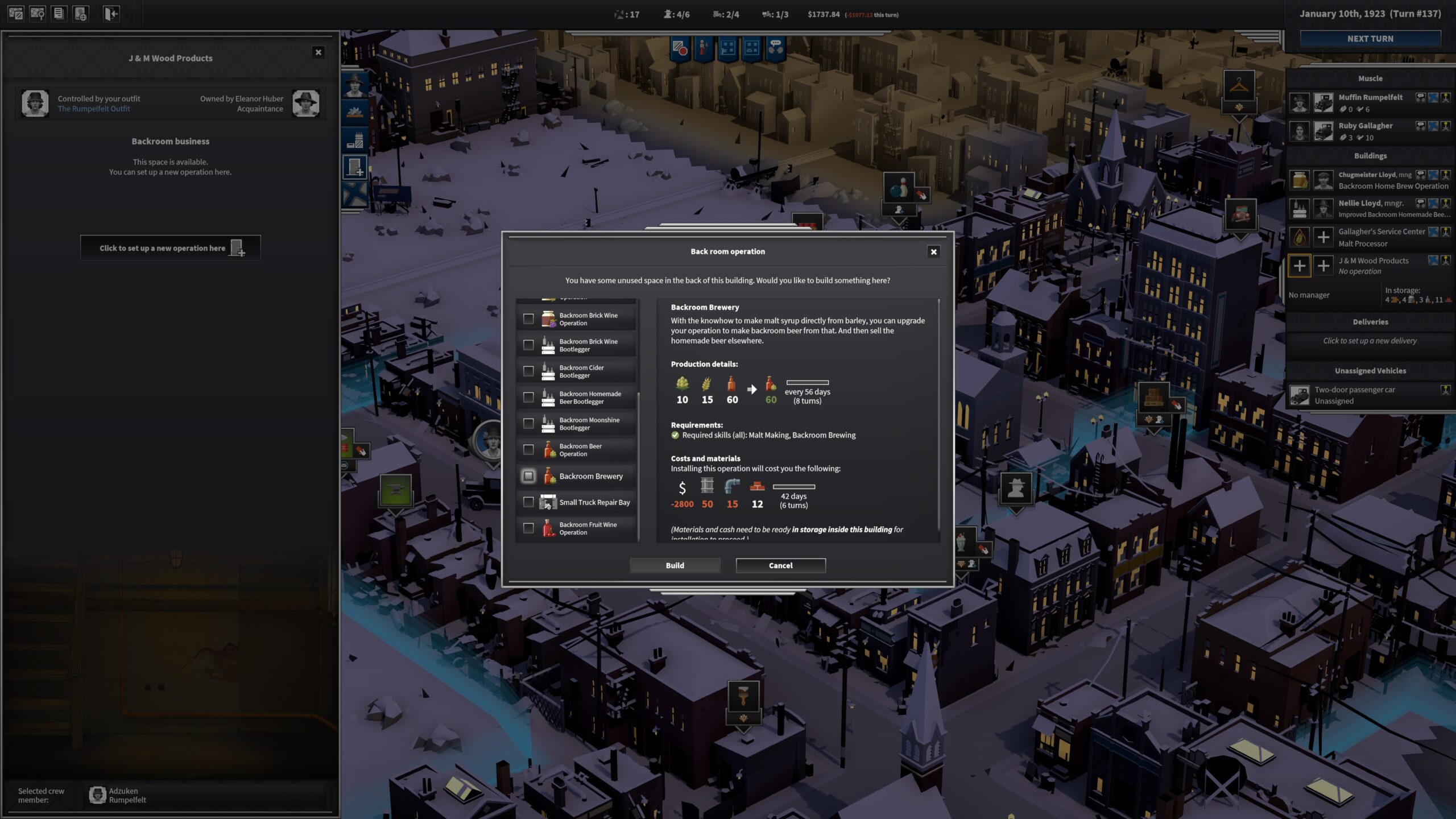Select the unassigned Two-door passenger car
The height and width of the screenshot is (819, 1456).
(x=1354, y=395)
